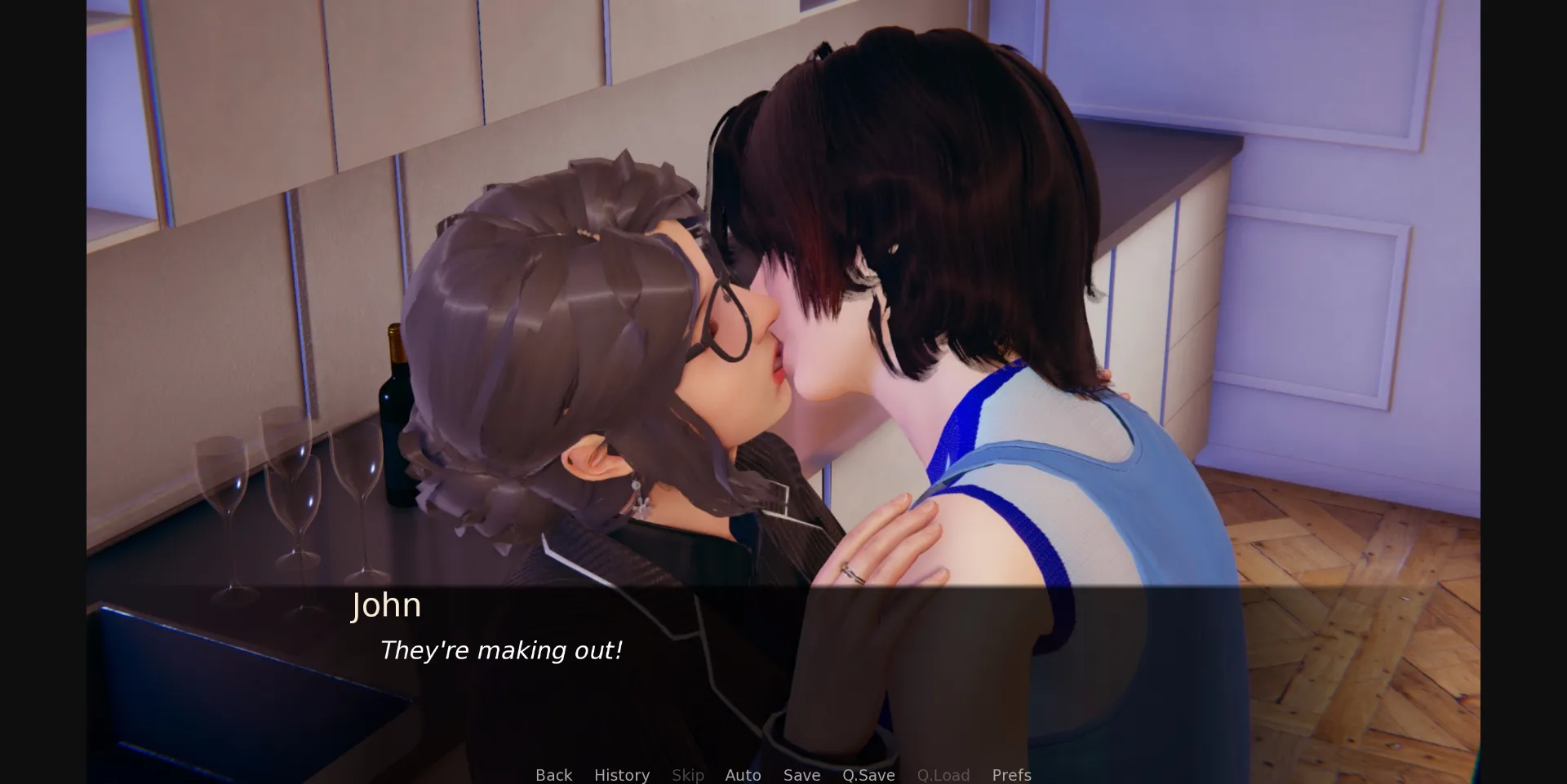Image resolution: width=1567 pixels, height=784 pixels.
Task: Quick-save your progress with Q.Save
Action: click(868, 775)
